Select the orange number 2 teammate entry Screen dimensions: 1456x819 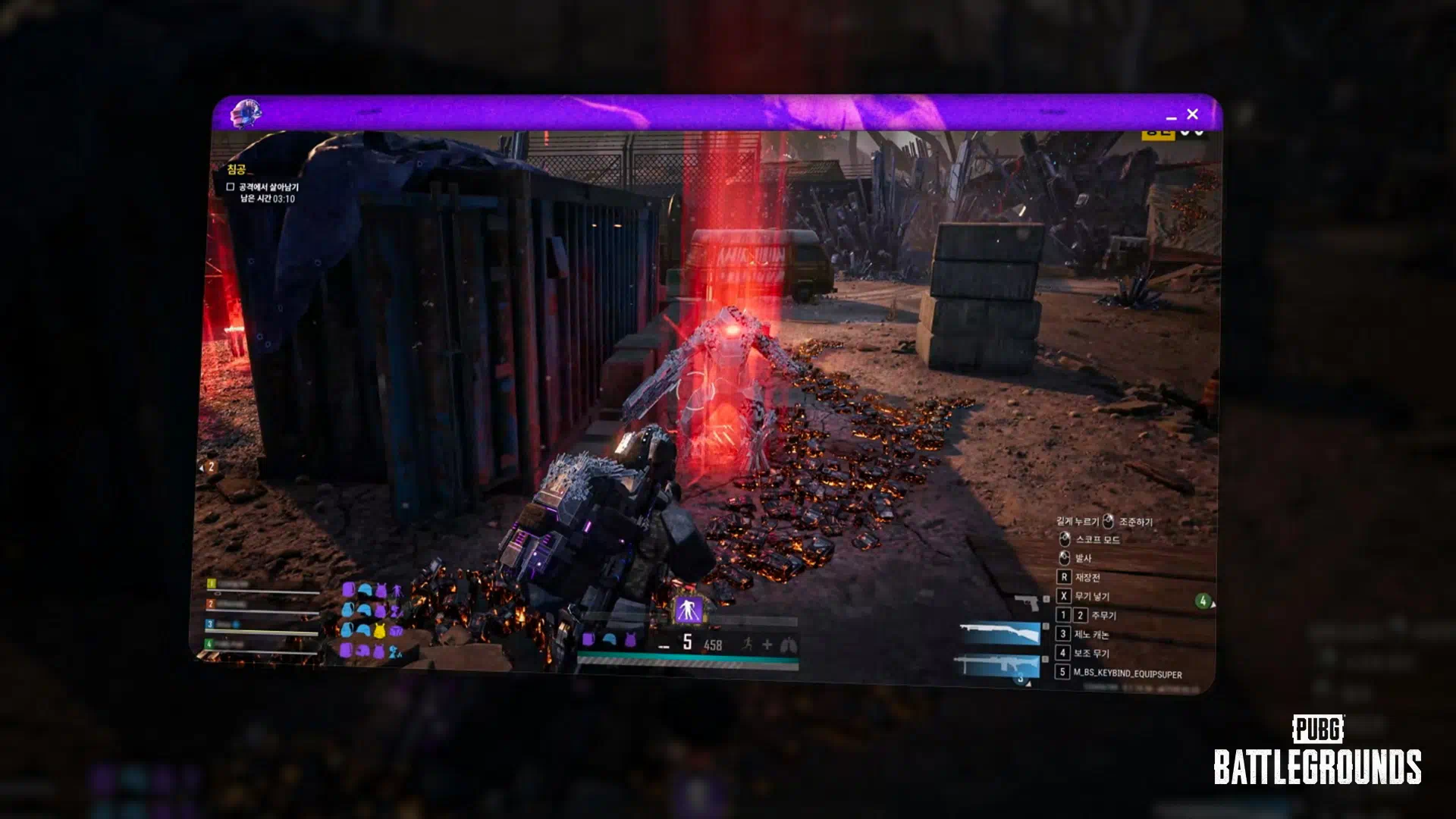tap(211, 604)
